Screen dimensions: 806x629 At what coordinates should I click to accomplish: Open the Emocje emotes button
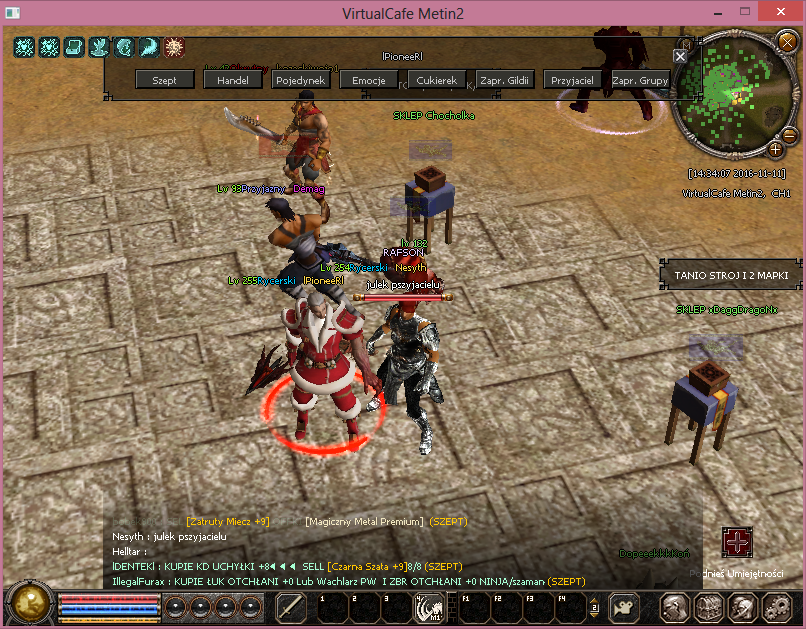point(369,80)
